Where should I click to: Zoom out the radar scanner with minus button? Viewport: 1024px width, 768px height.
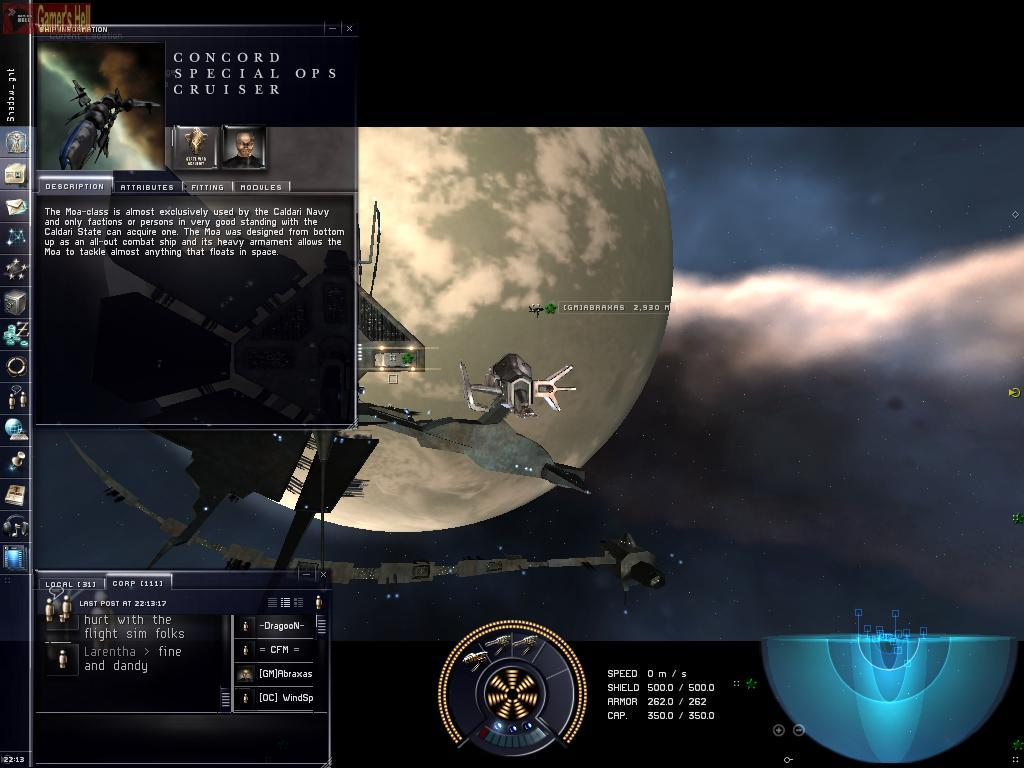pyautogui.click(x=798, y=730)
